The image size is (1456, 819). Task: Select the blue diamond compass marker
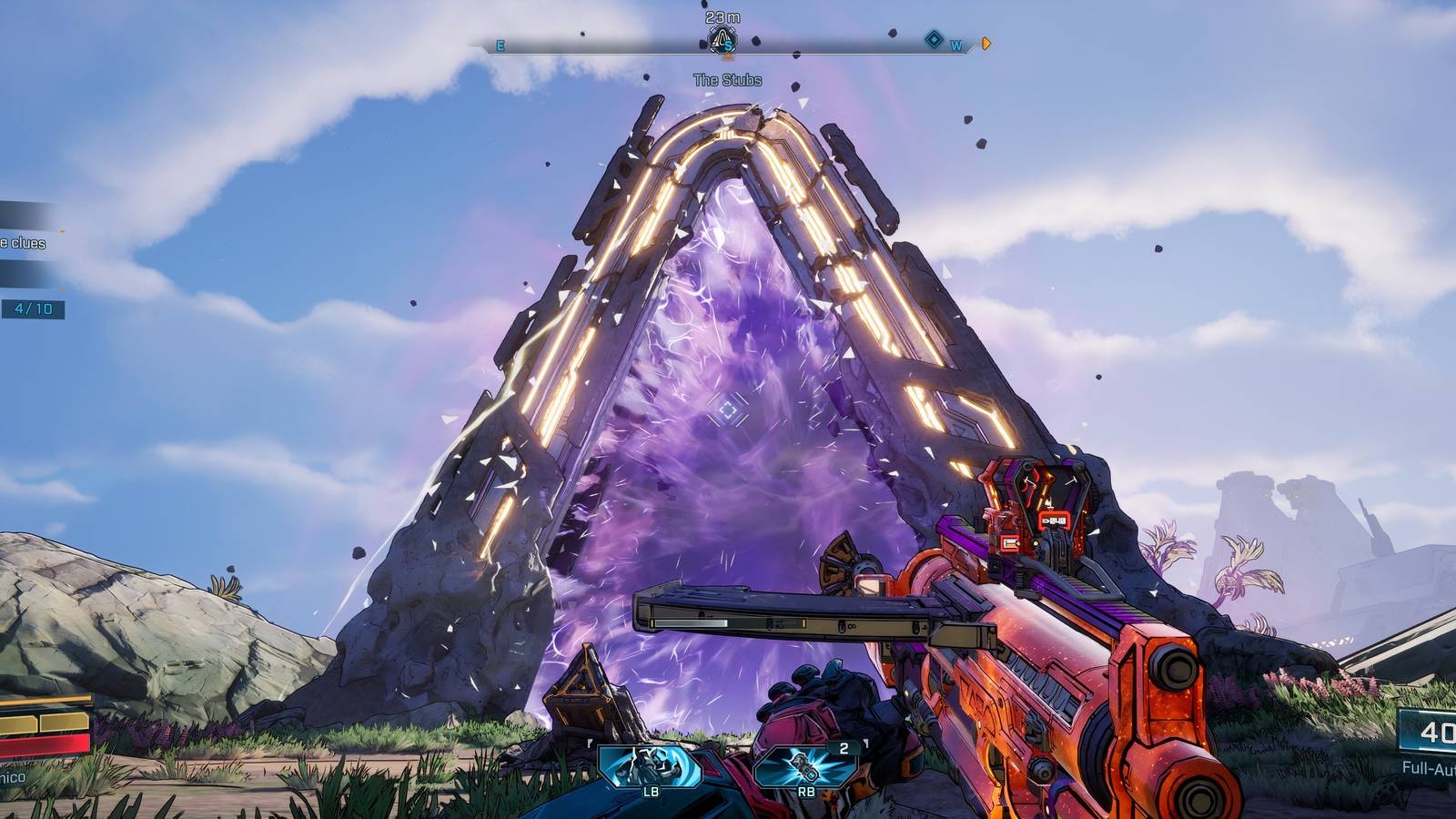(x=934, y=39)
